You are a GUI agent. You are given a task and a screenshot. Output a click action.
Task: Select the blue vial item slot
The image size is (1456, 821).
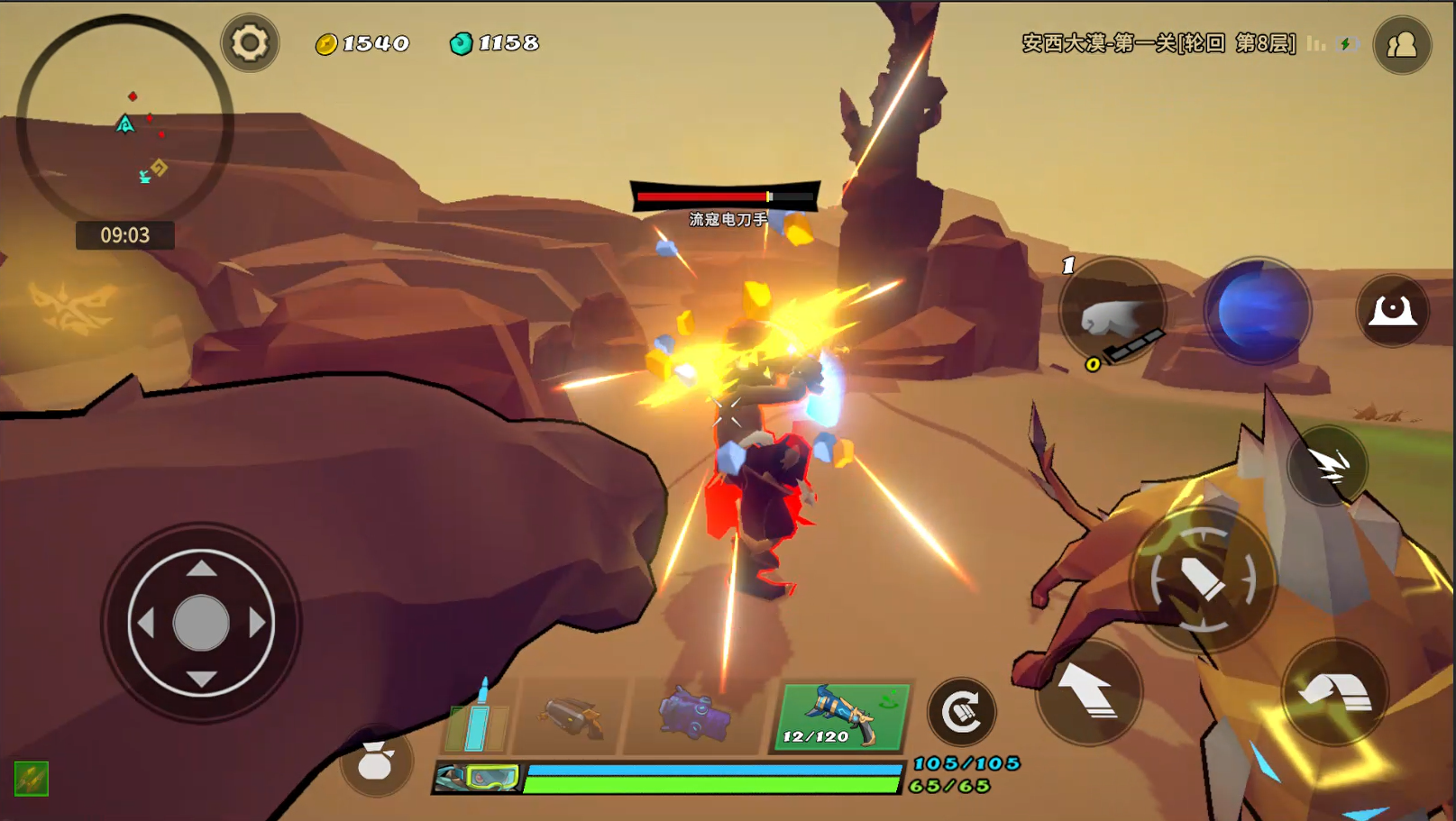(x=477, y=721)
